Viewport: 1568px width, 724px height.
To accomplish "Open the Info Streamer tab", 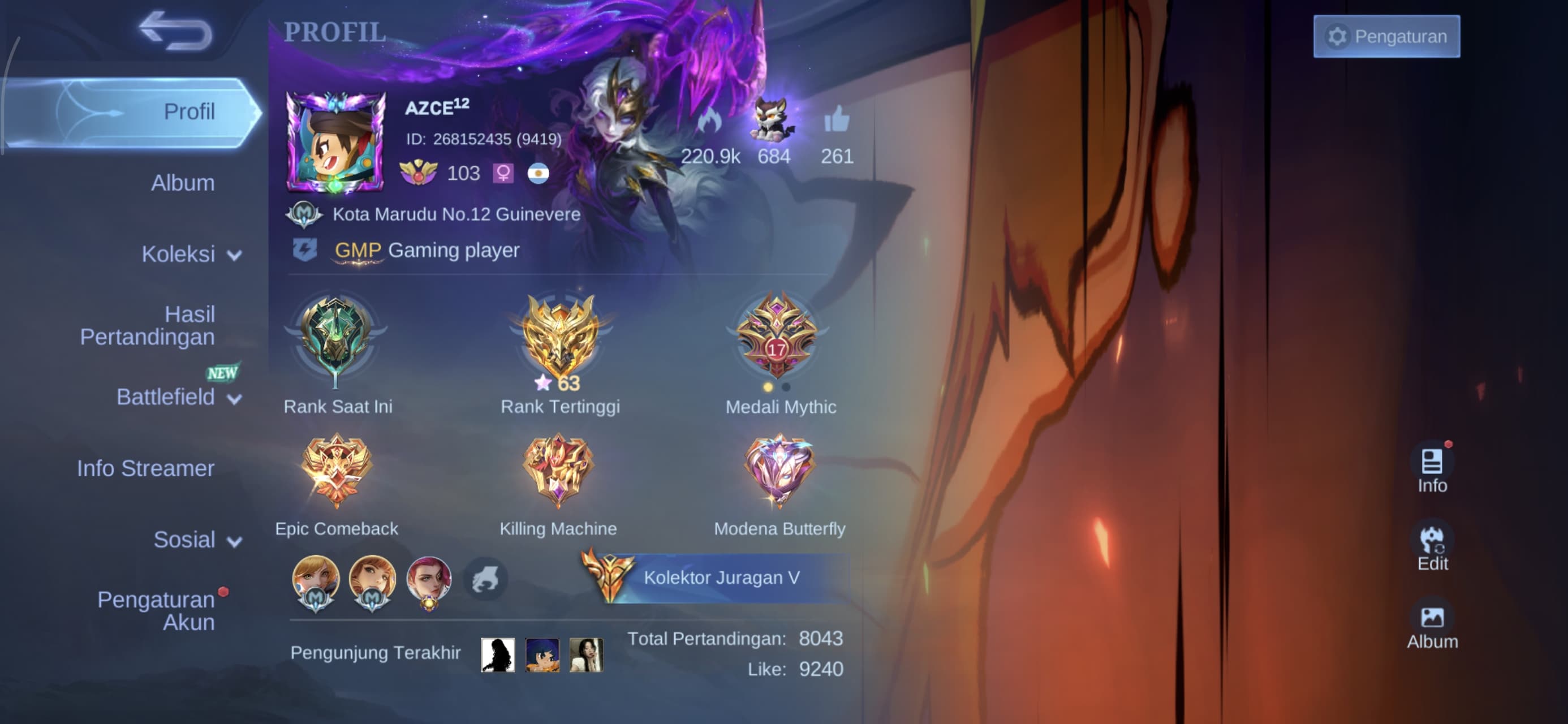I will [x=145, y=468].
